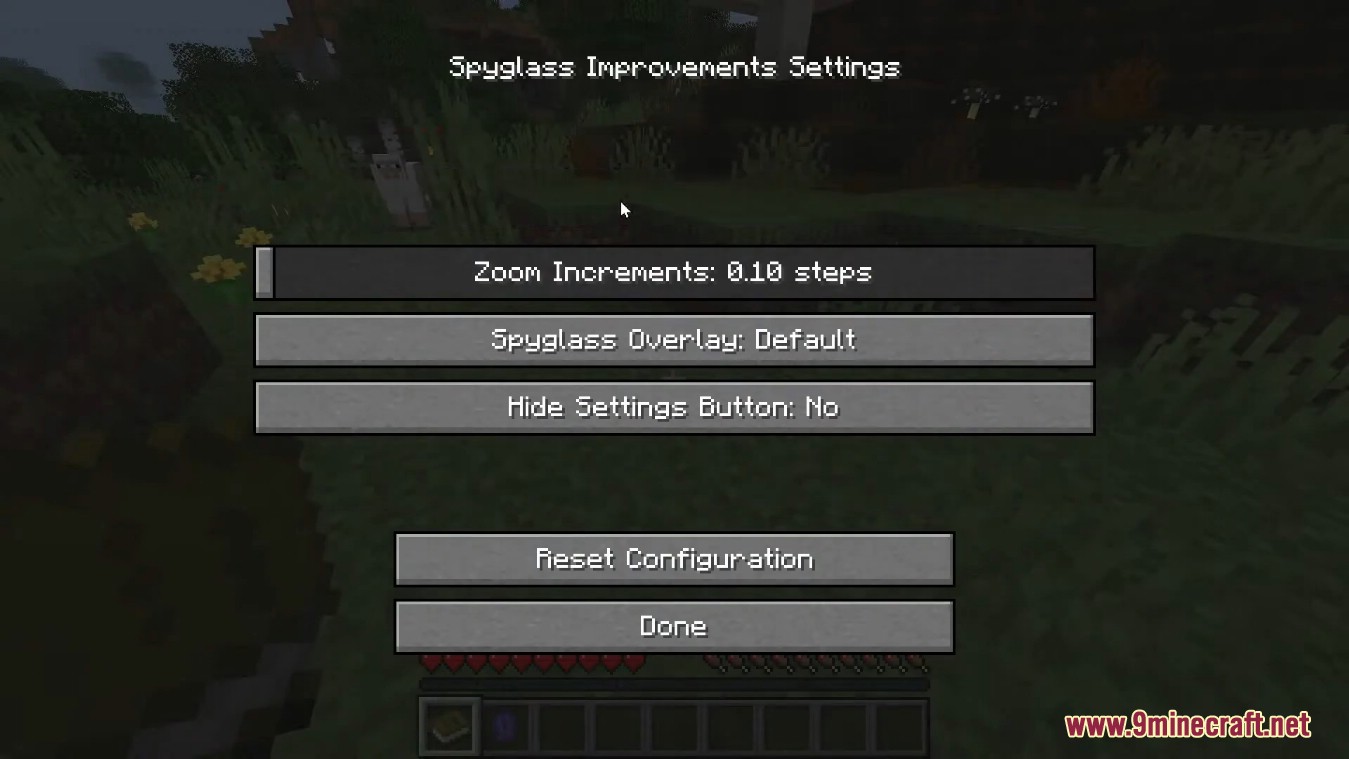Viewport: 1349px width, 759px height.
Task: Click the leftmost heart on the health bar
Action: [x=430, y=661]
